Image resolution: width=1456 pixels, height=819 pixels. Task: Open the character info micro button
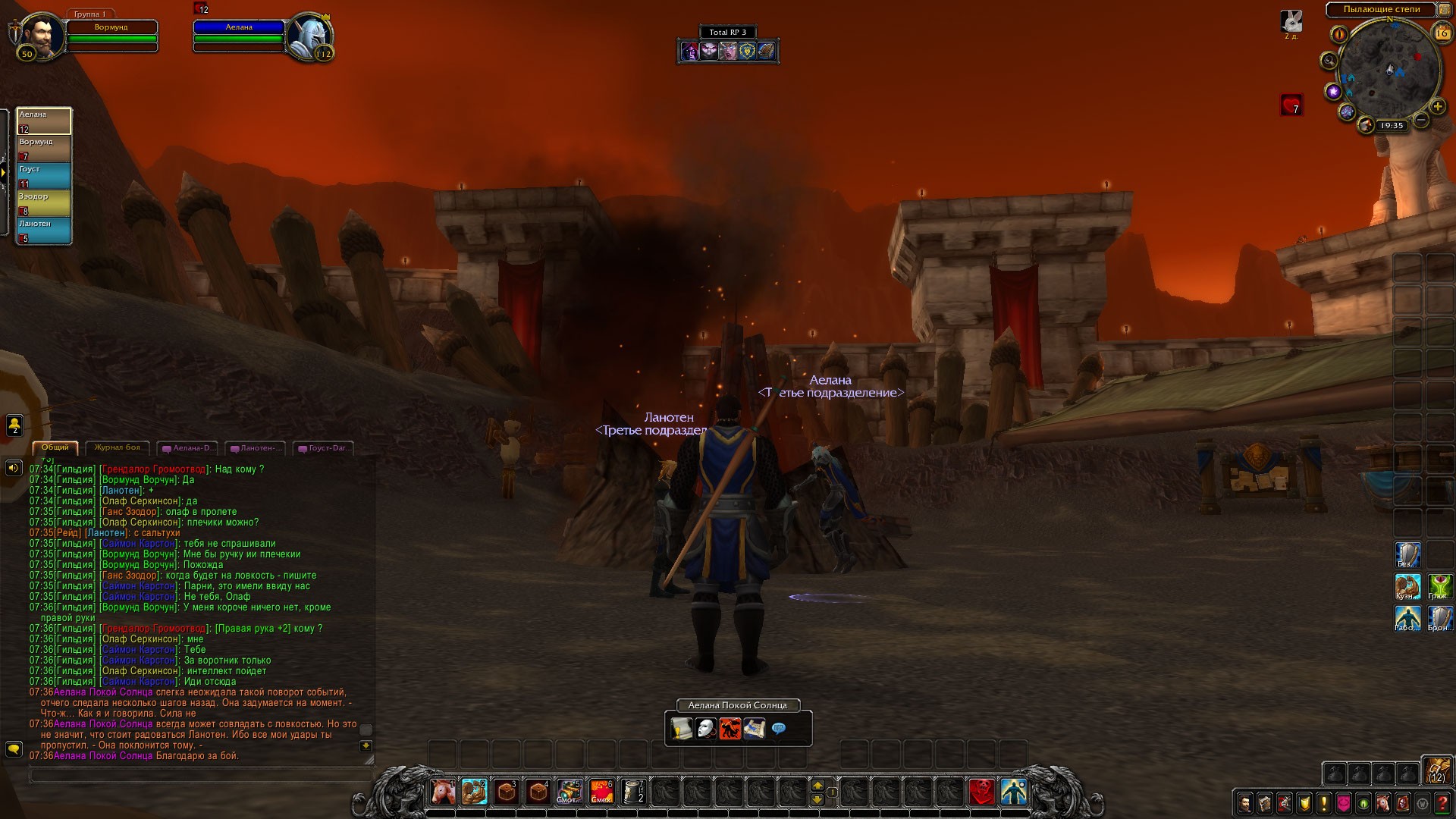tap(1244, 803)
